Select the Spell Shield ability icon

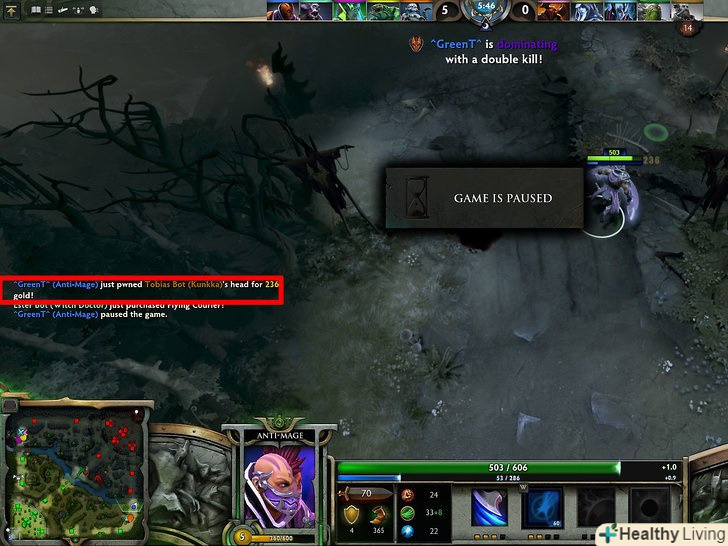pyautogui.click(x=594, y=507)
